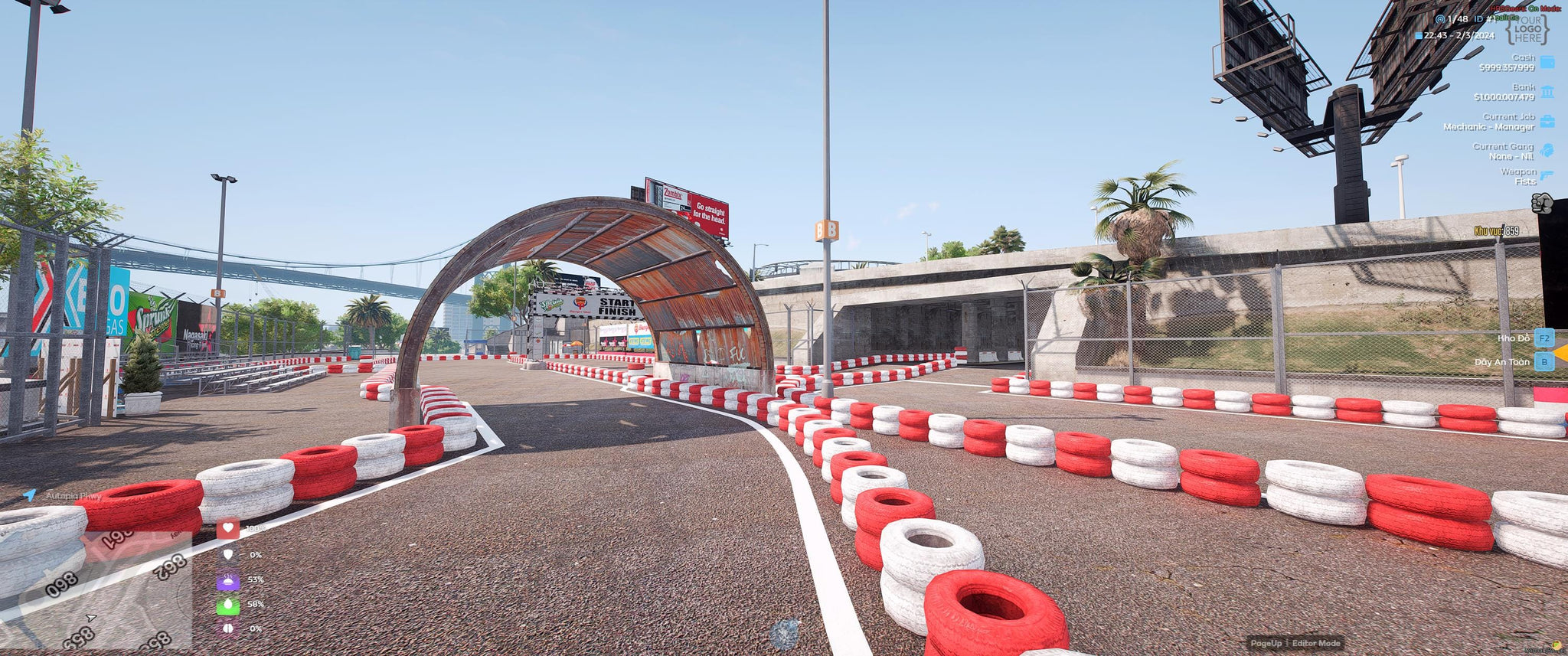Select the Fists weapon icon
Viewport: 1568px width, 656px height.
[1541, 203]
